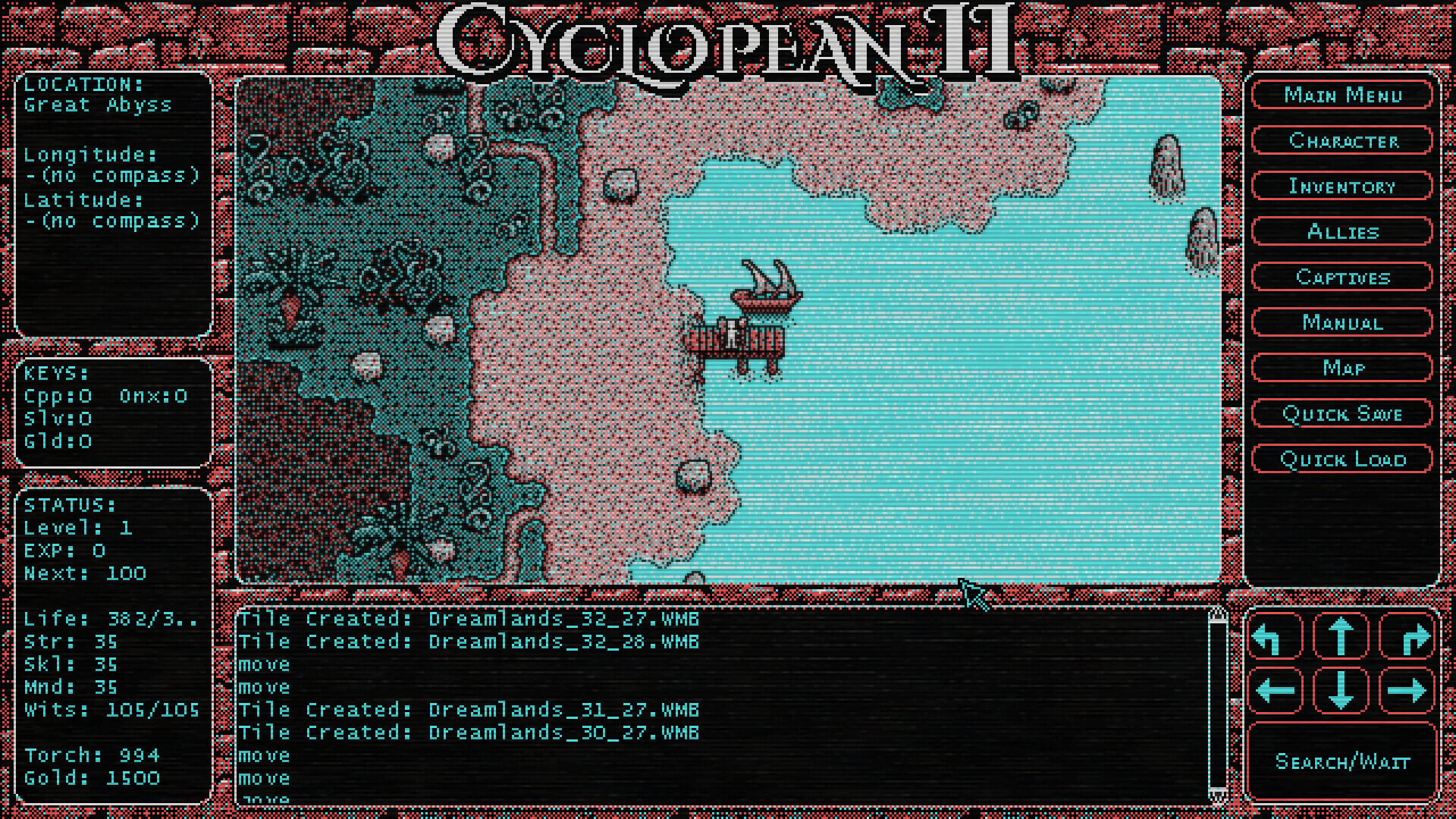The height and width of the screenshot is (819, 1456).
Task: Strafe left with the left arrow
Action: point(1275,690)
